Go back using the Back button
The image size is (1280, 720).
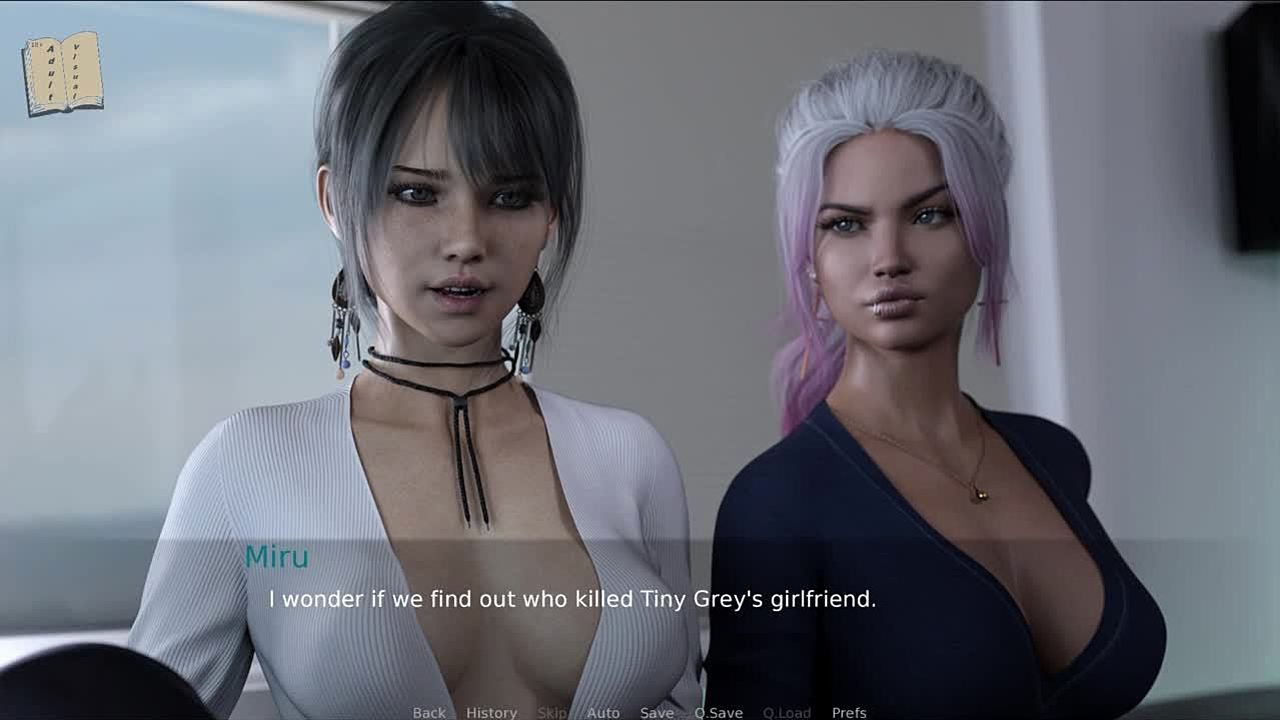(x=429, y=712)
